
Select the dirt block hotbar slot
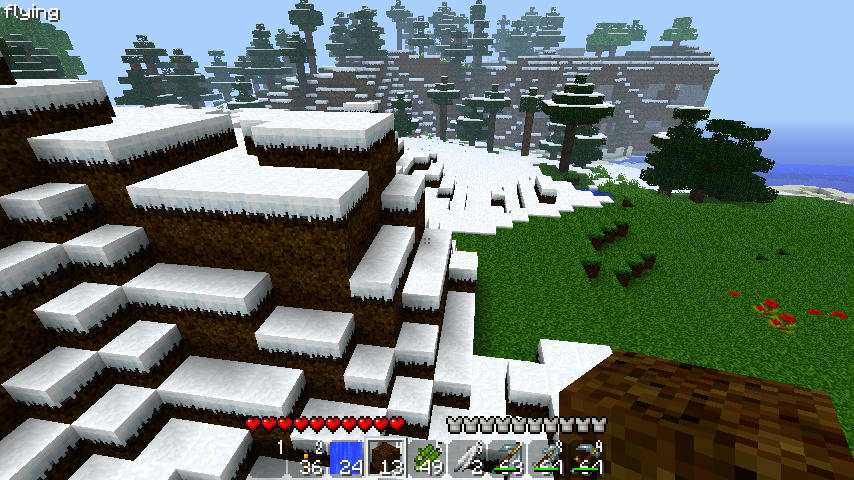point(386,459)
